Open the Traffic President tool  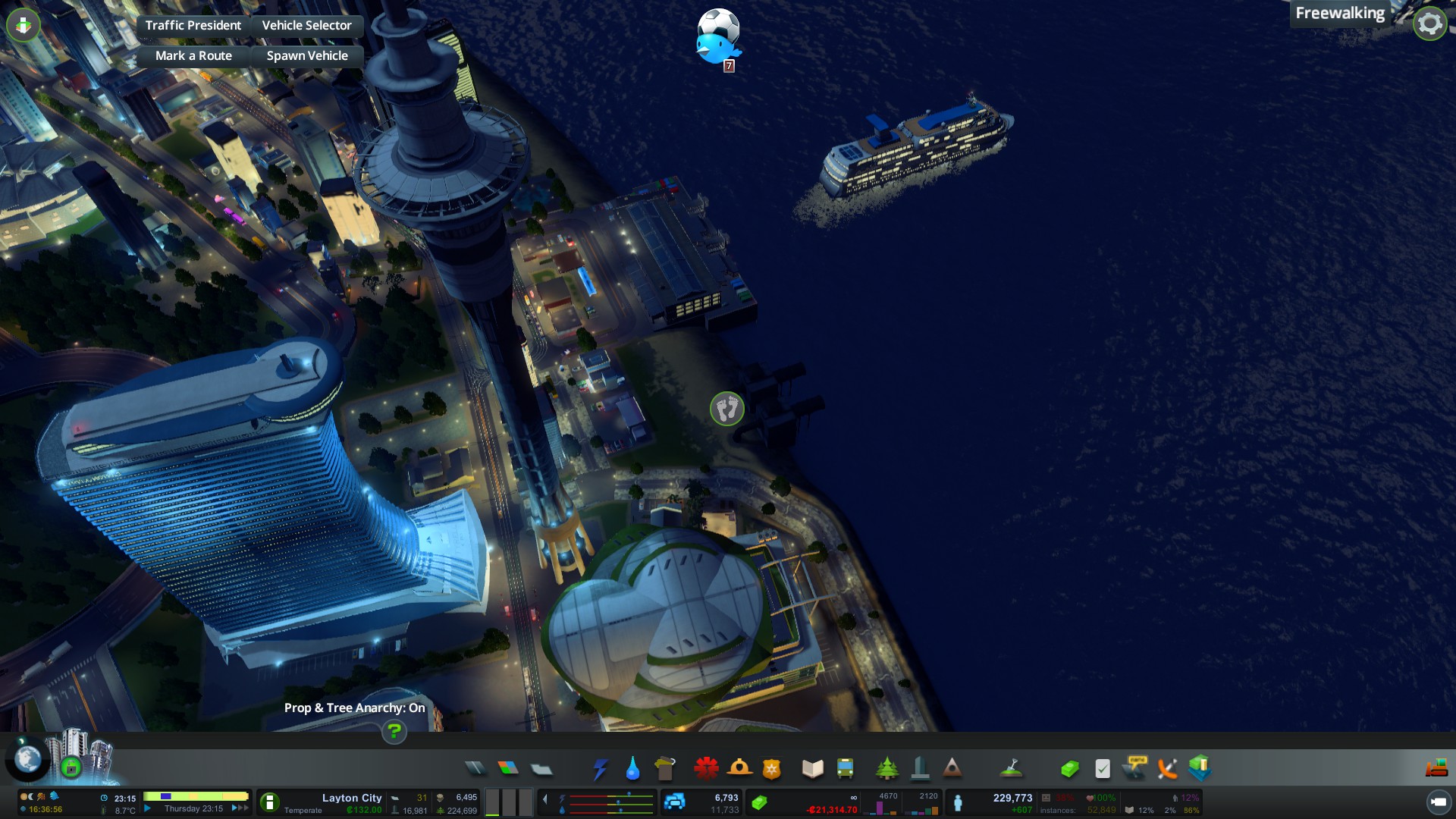coord(193,26)
